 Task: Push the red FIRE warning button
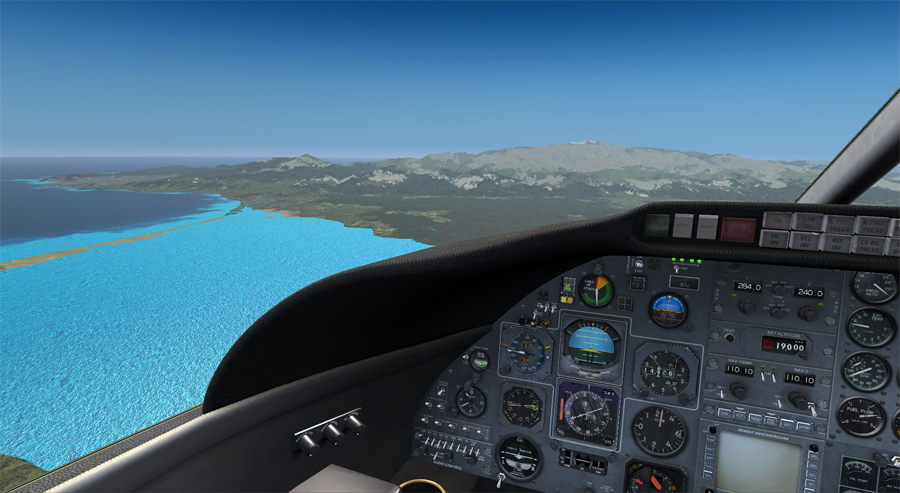tap(738, 229)
